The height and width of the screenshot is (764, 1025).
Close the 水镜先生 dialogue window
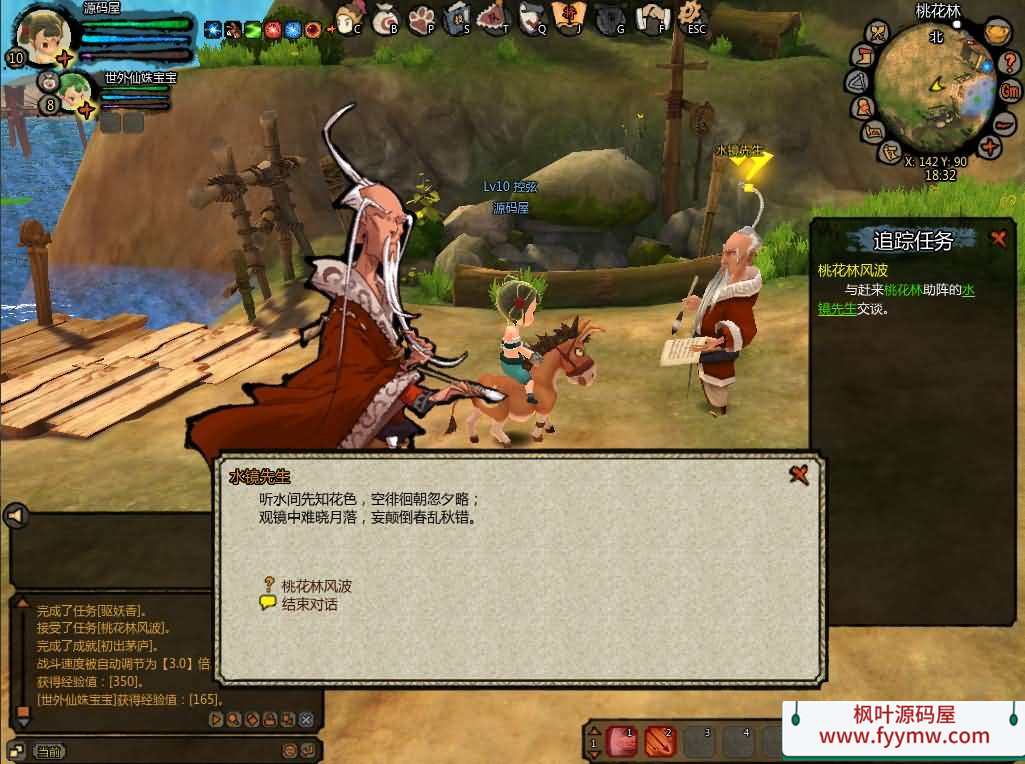(x=798, y=474)
